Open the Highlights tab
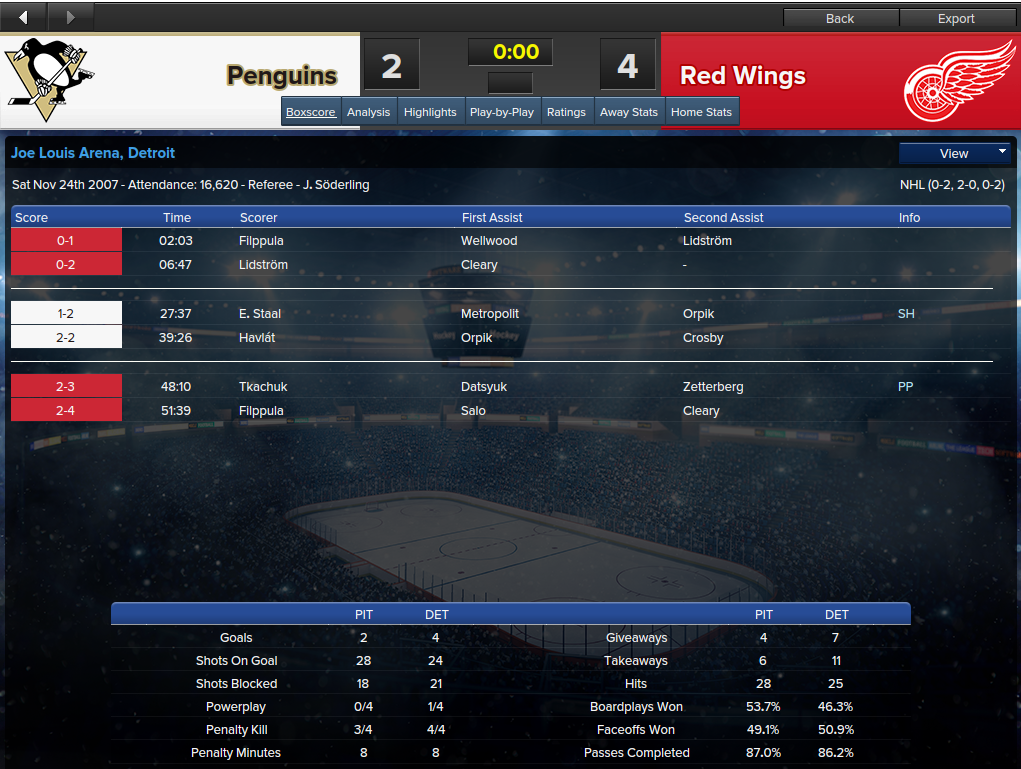This screenshot has height=769, width=1021. 430,112
